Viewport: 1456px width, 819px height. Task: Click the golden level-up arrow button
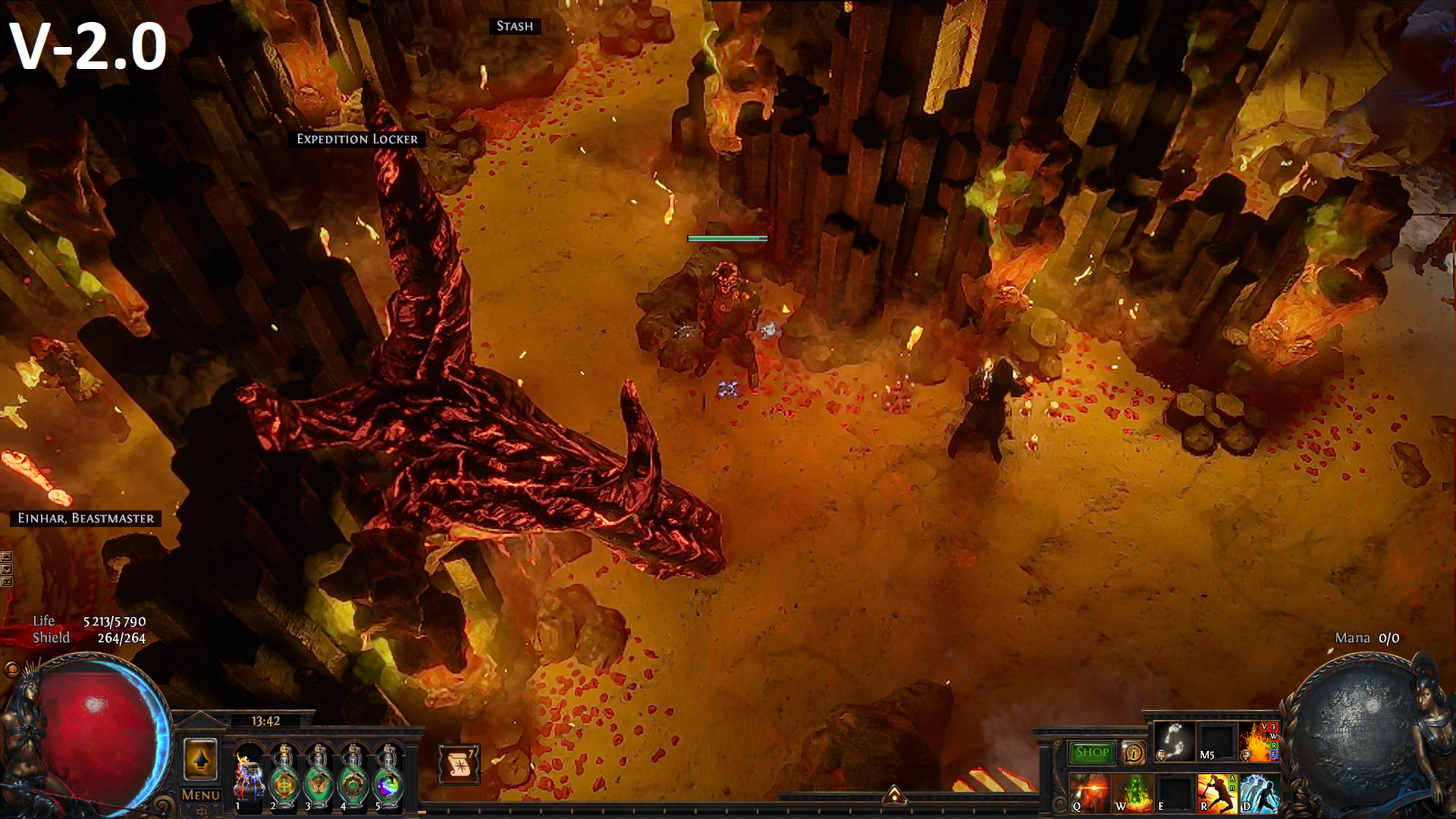coord(200,758)
